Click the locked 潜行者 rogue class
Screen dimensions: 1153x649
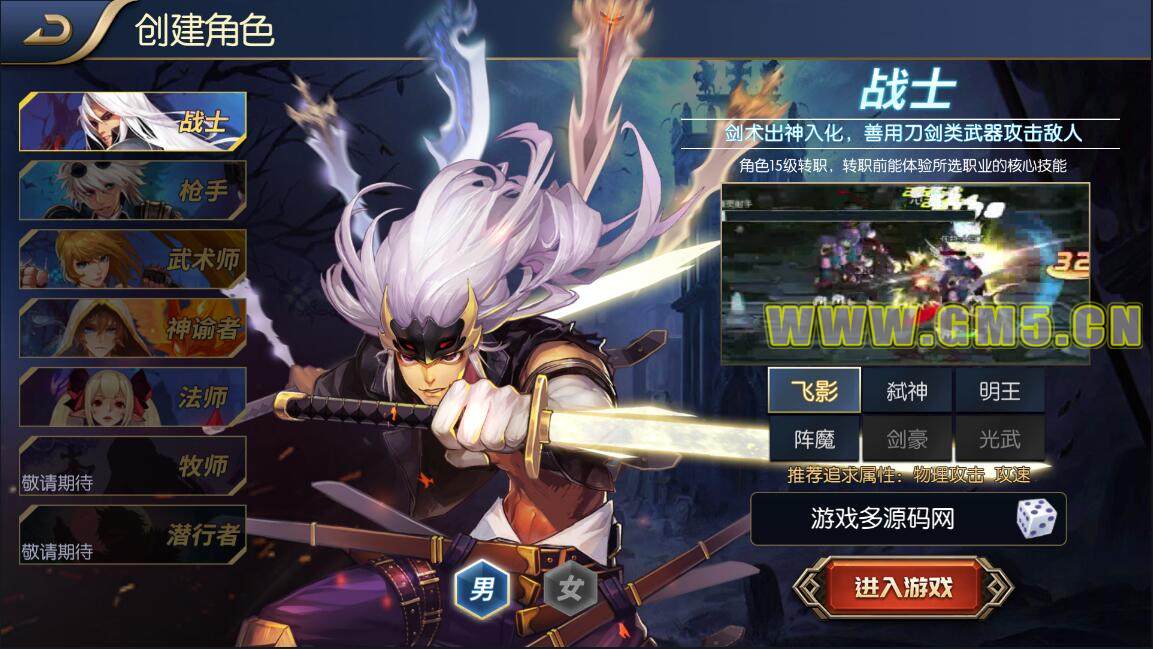(133, 534)
